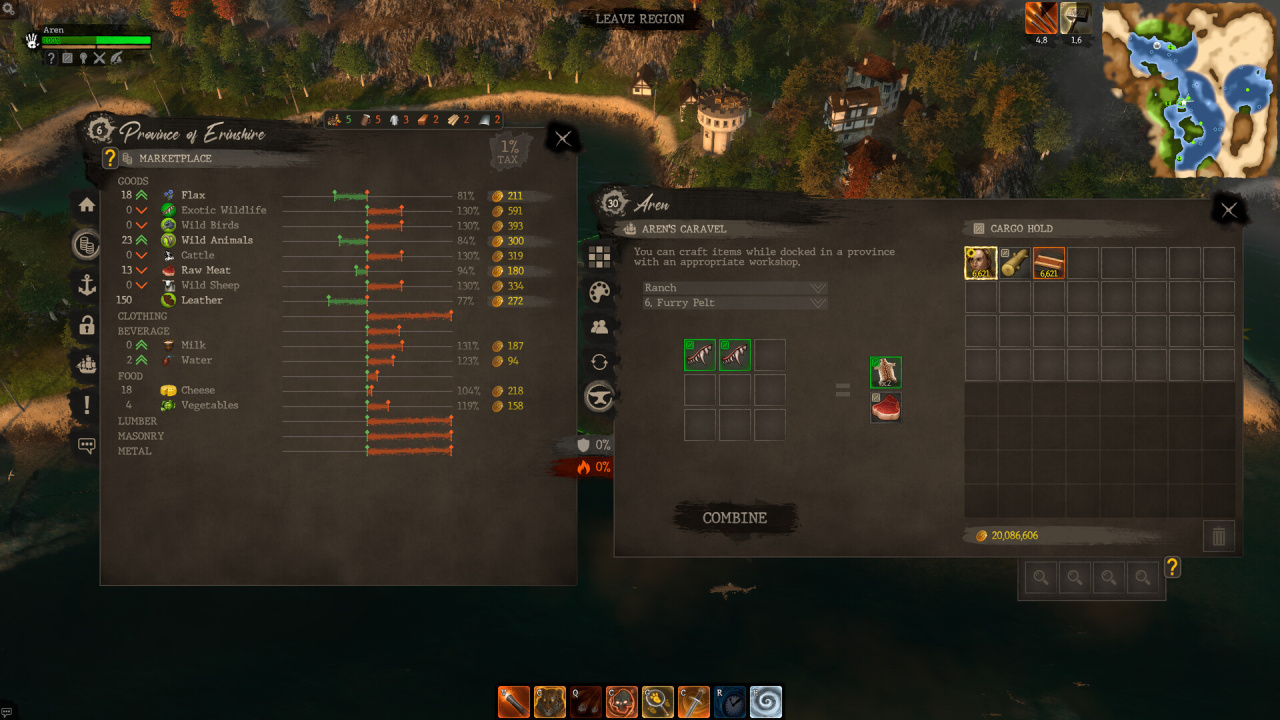Open the anvil crafting tab
This screenshot has width=1280, height=720.
tap(599, 397)
